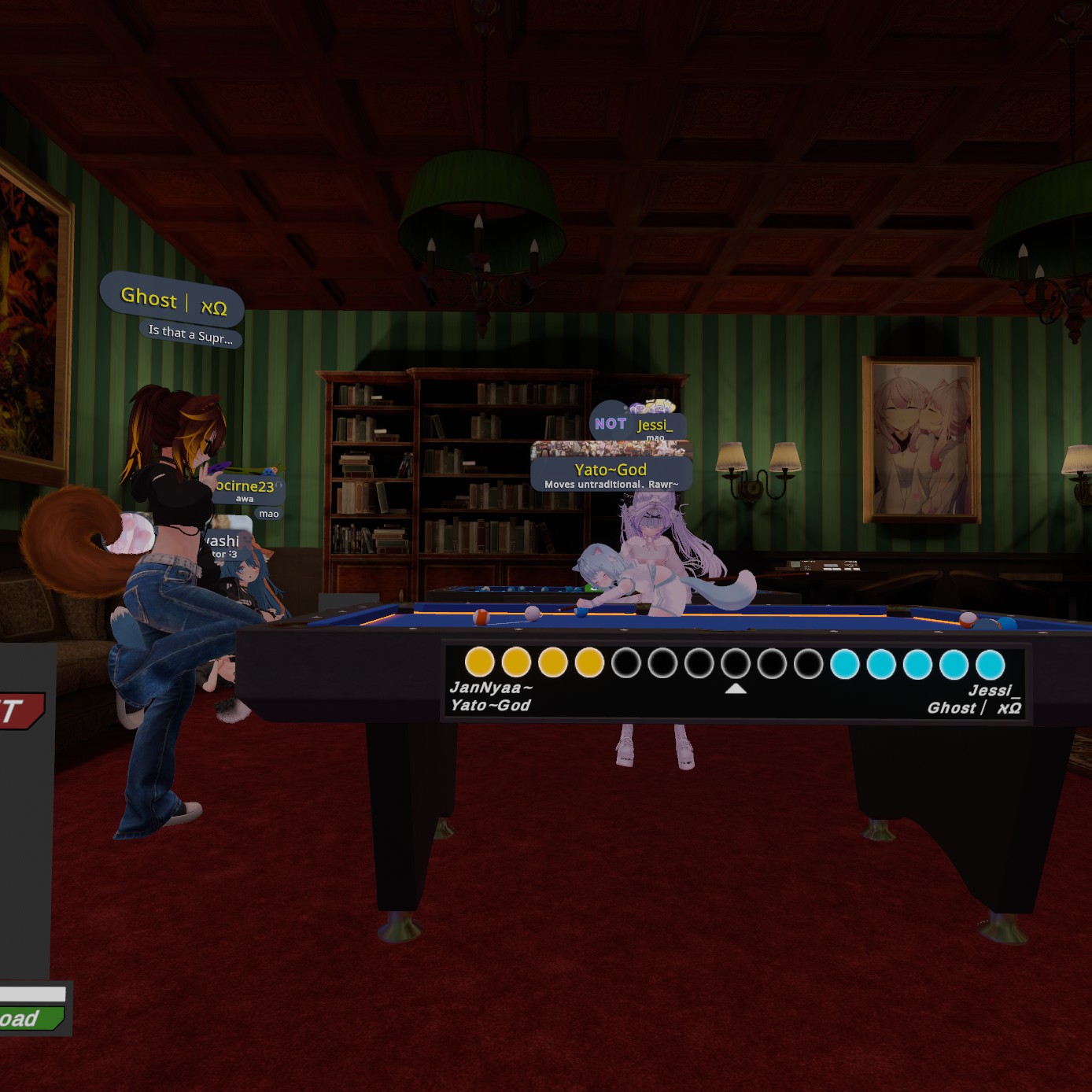The height and width of the screenshot is (1092, 1092).
Task: Select the Yato~God player nameplate
Action: point(611,470)
